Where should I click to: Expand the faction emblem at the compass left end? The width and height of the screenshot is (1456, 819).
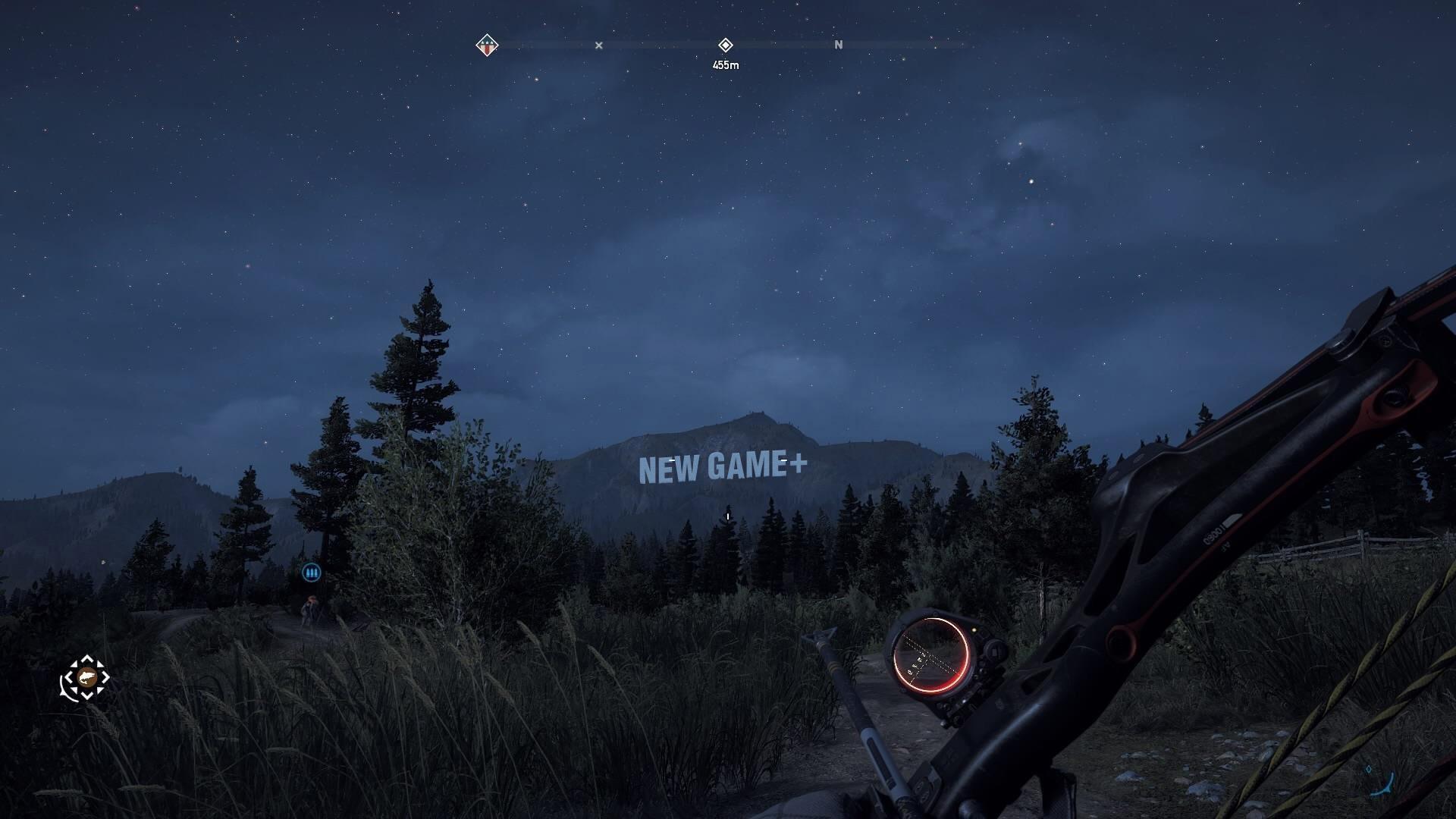(x=485, y=45)
